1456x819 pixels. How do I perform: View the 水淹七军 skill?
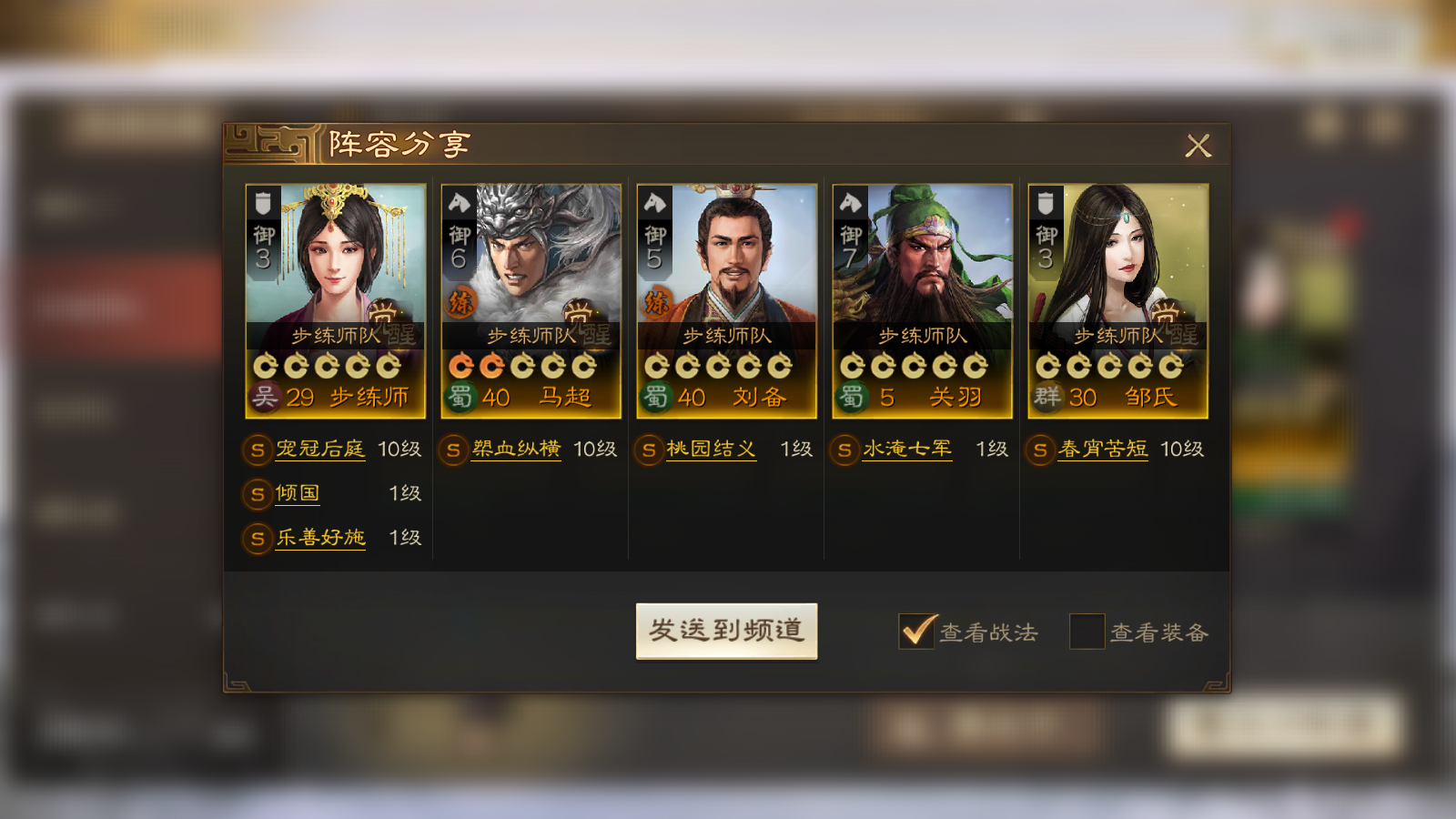click(x=907, y=450)
